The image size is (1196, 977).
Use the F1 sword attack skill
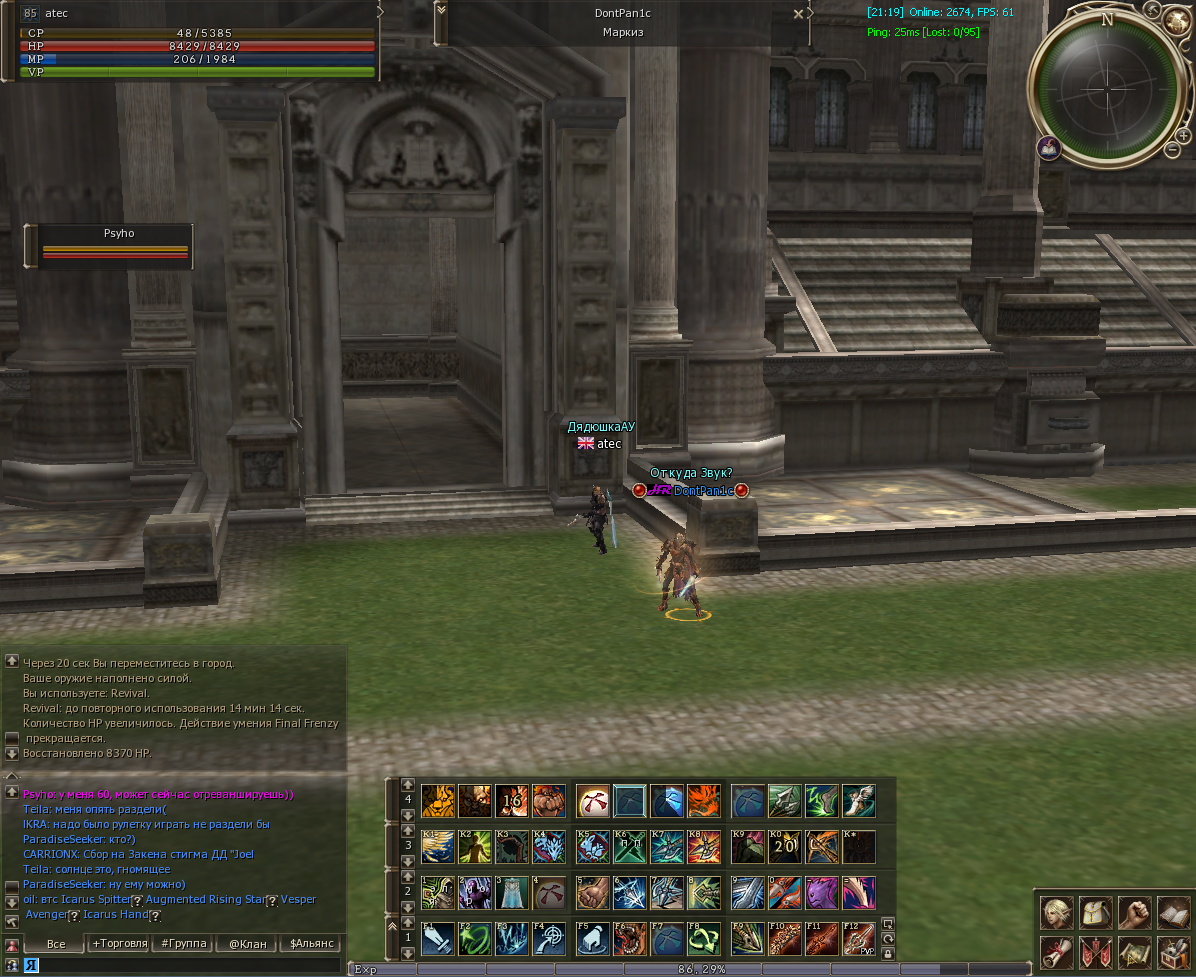439,939
